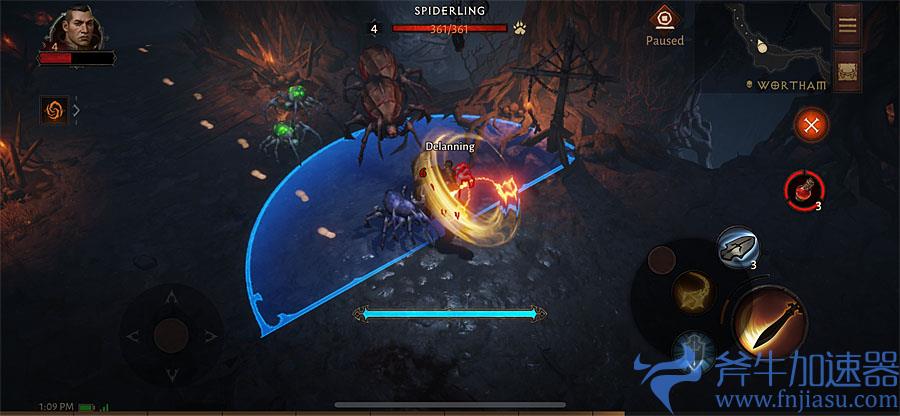The image size is (900, 416).
Task: Open the main menu hamburger button
Action: [x=847, y=25]
